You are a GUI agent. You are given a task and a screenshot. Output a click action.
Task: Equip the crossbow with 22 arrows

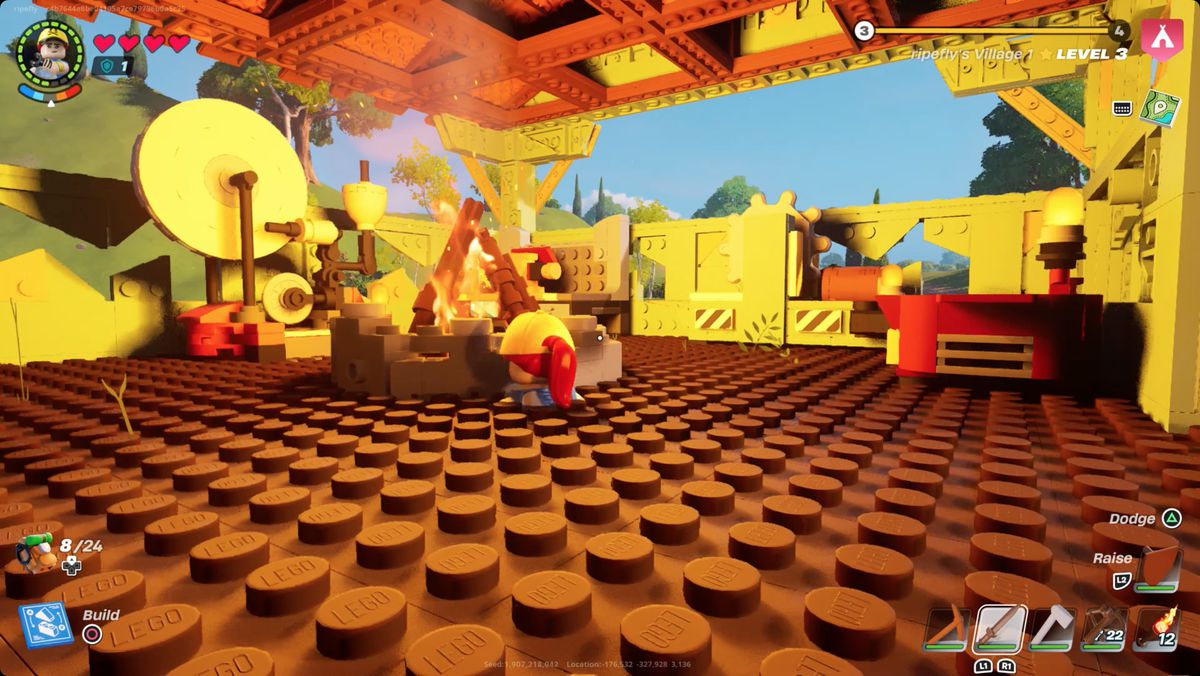pyautogui.click(x=1104, y=628)
